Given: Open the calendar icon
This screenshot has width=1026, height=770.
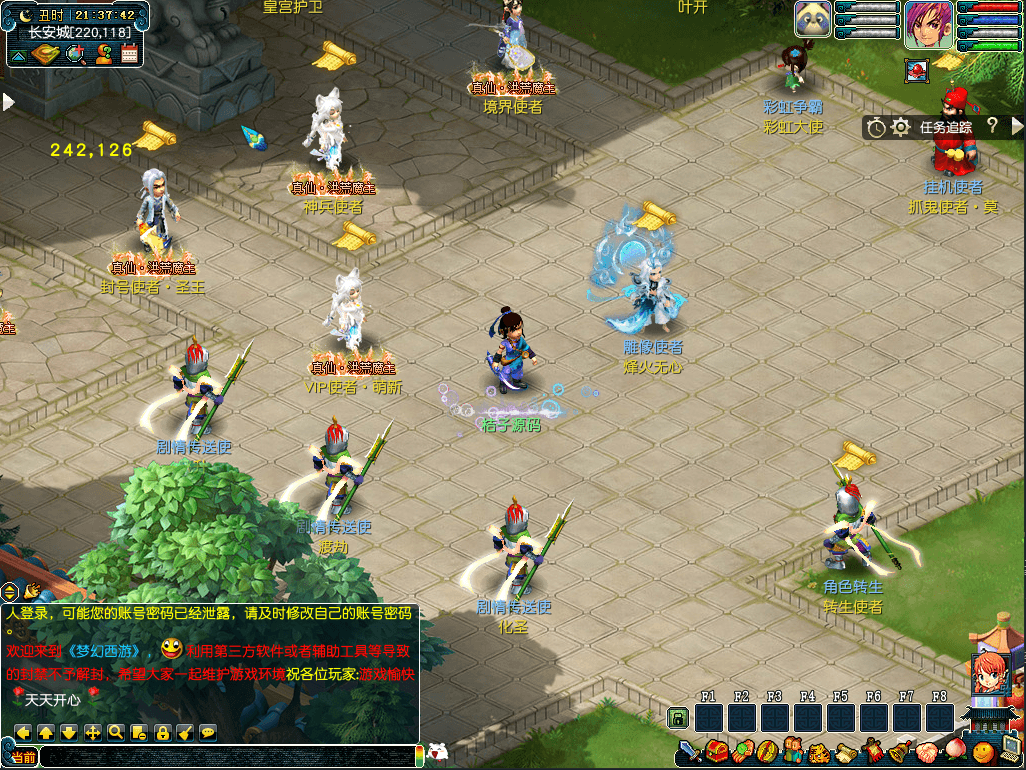Looking at the screenshot, I should (x=129, y=54).
